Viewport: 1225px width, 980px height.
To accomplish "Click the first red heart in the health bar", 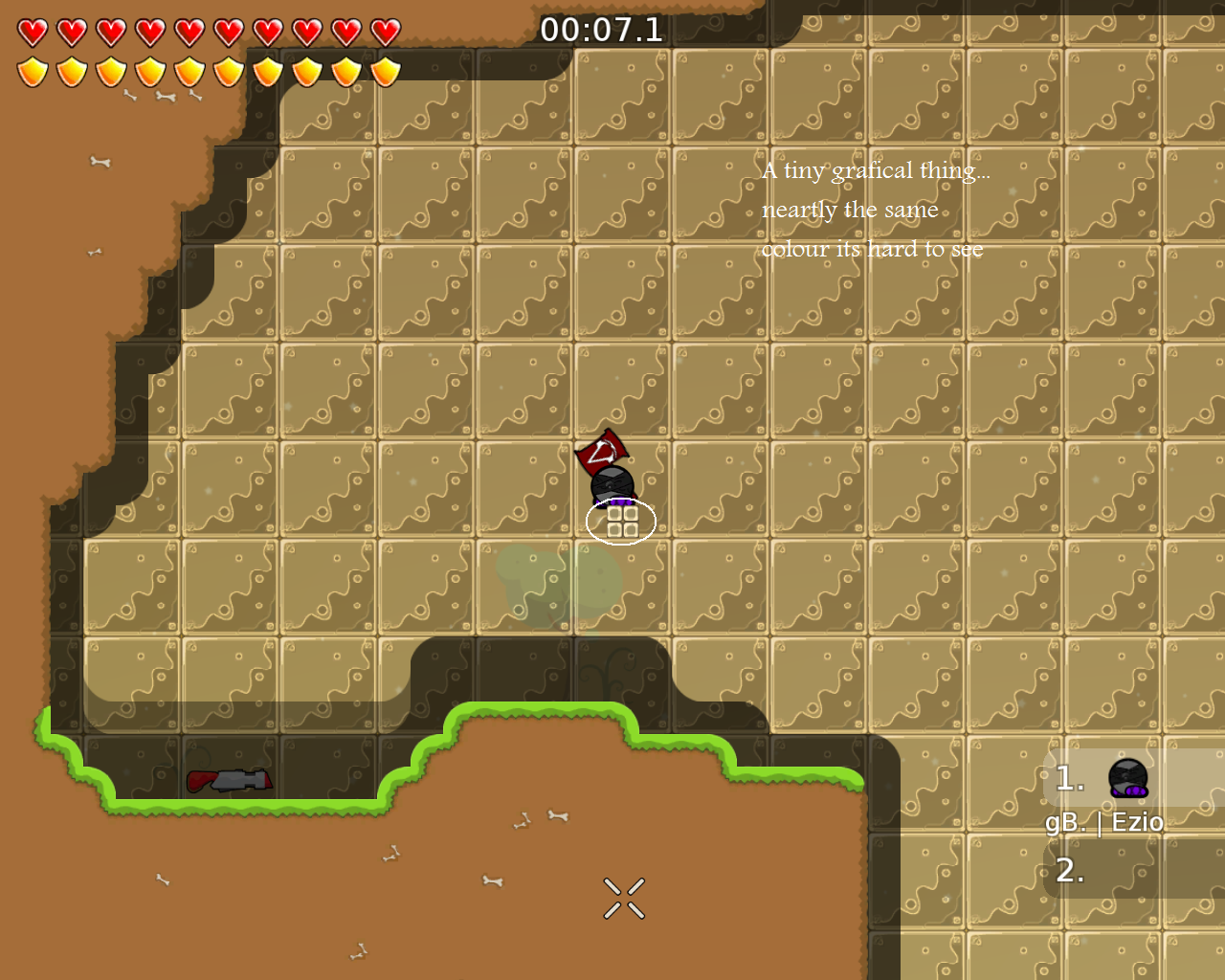I will (31, 31).
